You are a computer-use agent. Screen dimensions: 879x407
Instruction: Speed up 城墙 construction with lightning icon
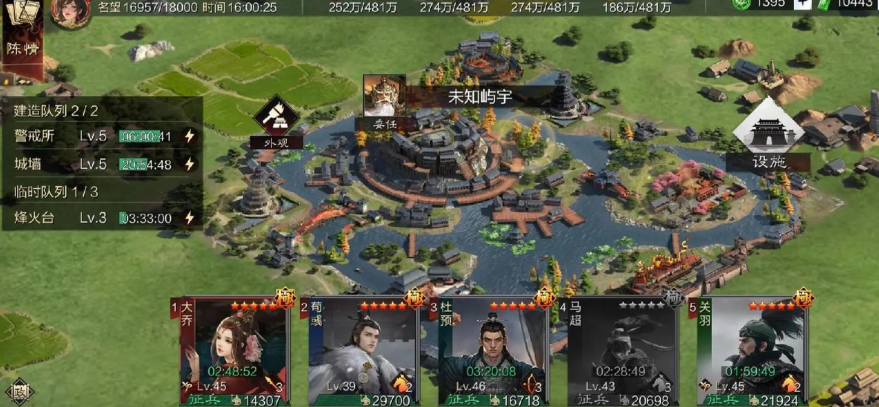(x=189, y=164)
